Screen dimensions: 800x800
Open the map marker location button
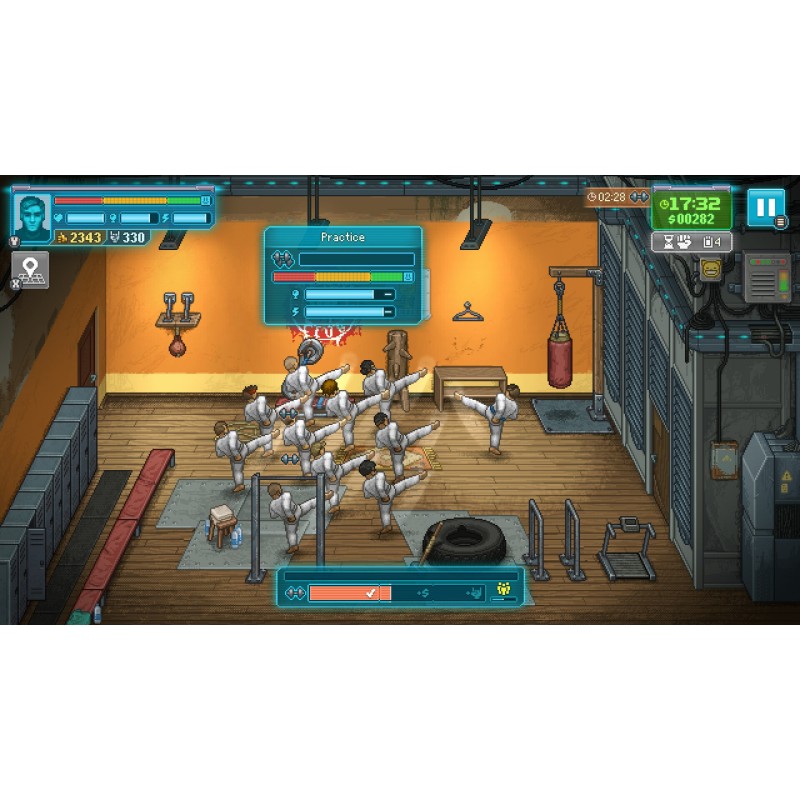click(30, 269)
